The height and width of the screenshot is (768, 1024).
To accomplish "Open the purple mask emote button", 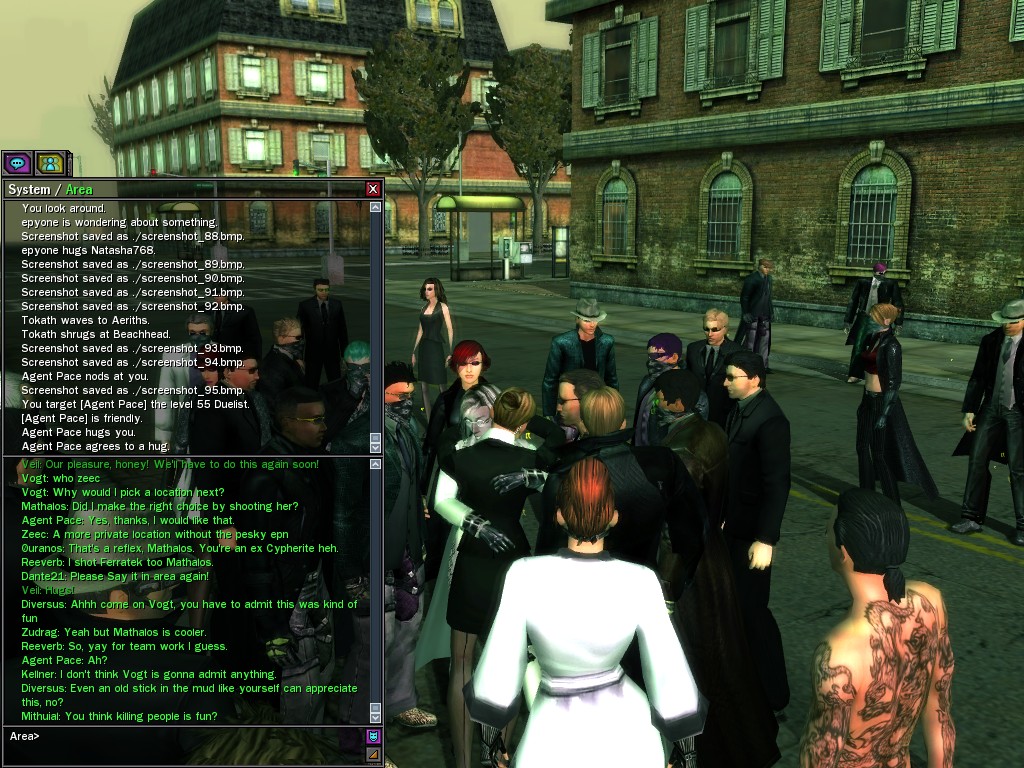I will 373,736.
